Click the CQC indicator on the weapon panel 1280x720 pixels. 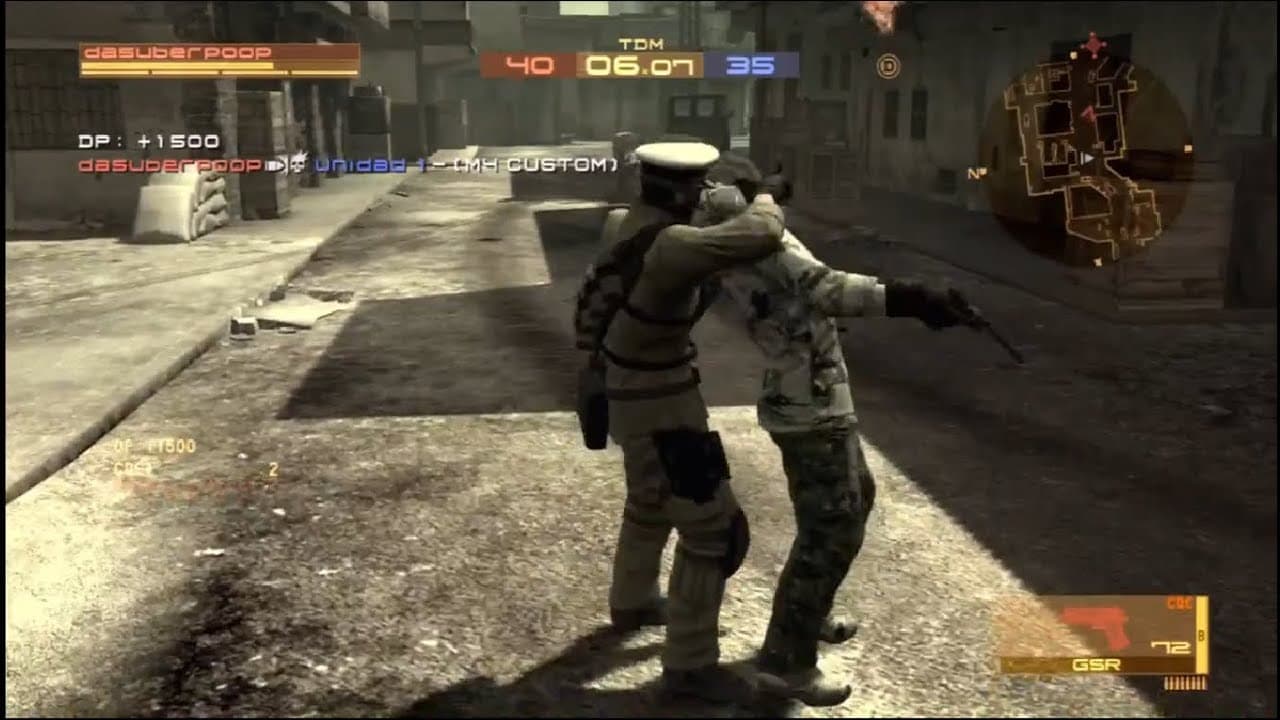(1178, 602)
